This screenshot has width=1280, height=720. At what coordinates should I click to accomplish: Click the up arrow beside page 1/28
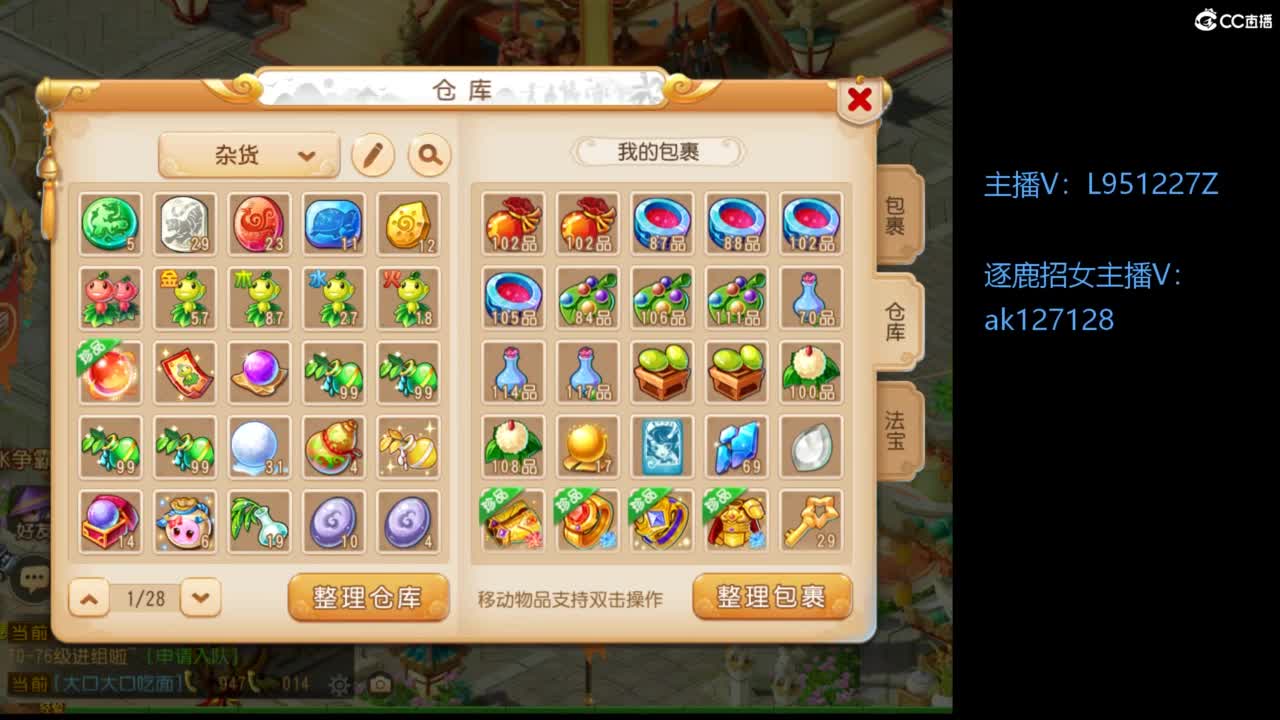pyautogui.click(x=89, y=599)
